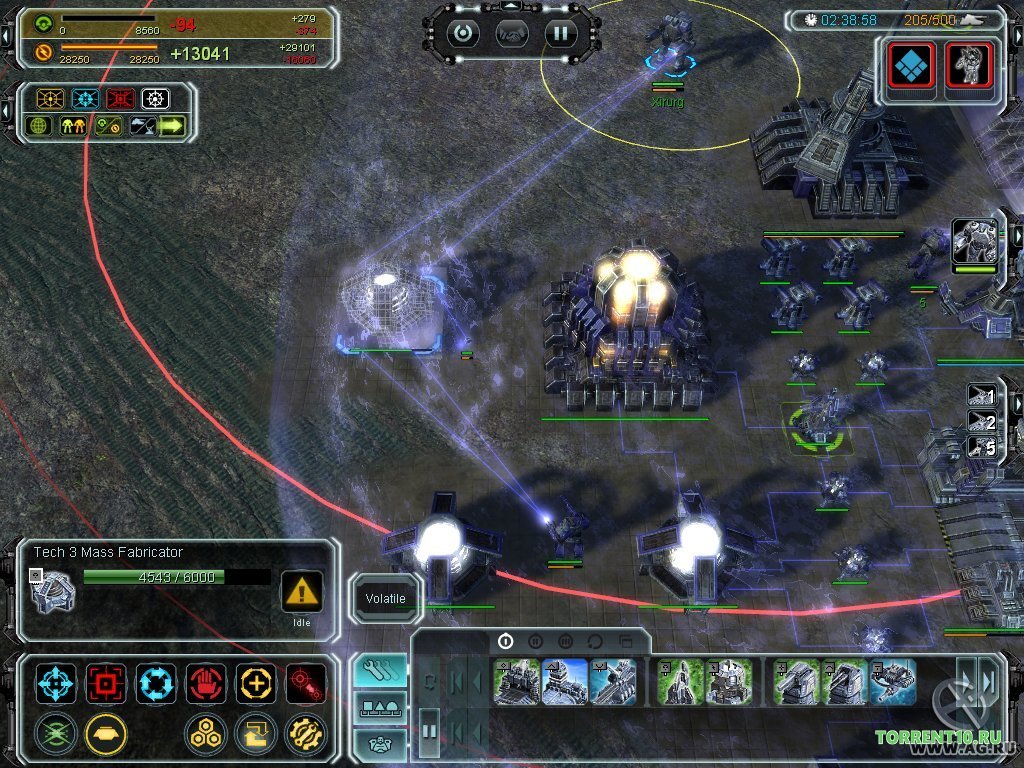Open the construction tab with wrench icon
This screenshot has width=1024, height=768.
point(379,671)
